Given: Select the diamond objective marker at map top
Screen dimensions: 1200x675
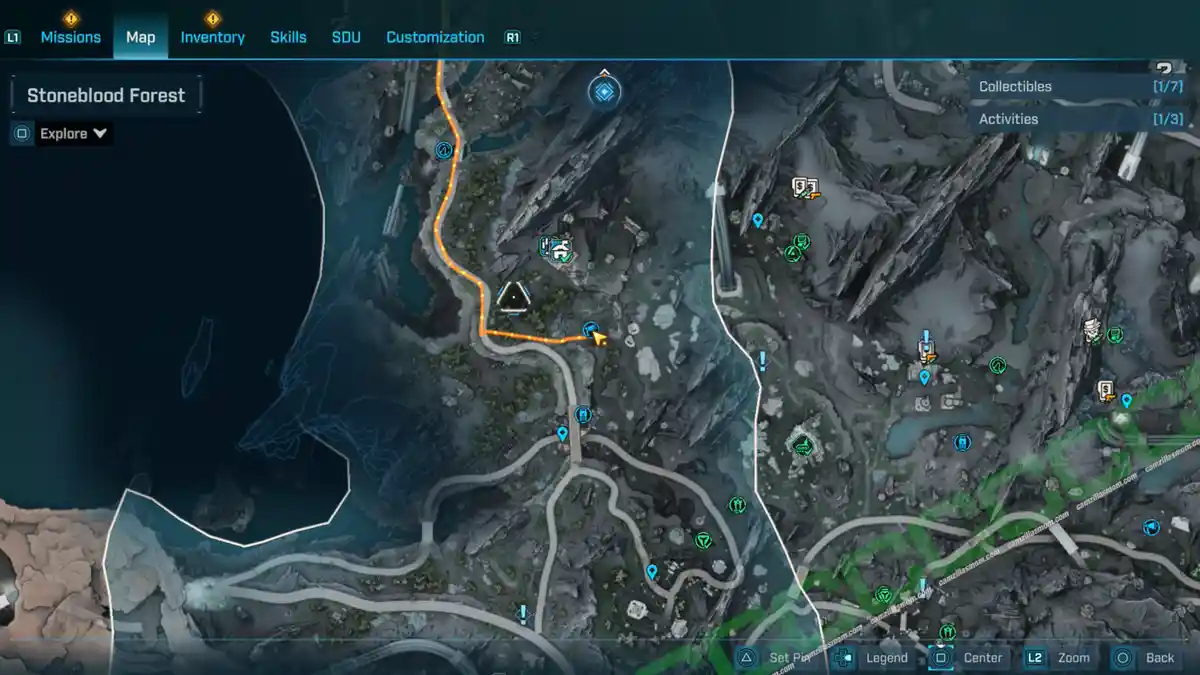Looking at the screenshot, I should [x=604, y=93].
